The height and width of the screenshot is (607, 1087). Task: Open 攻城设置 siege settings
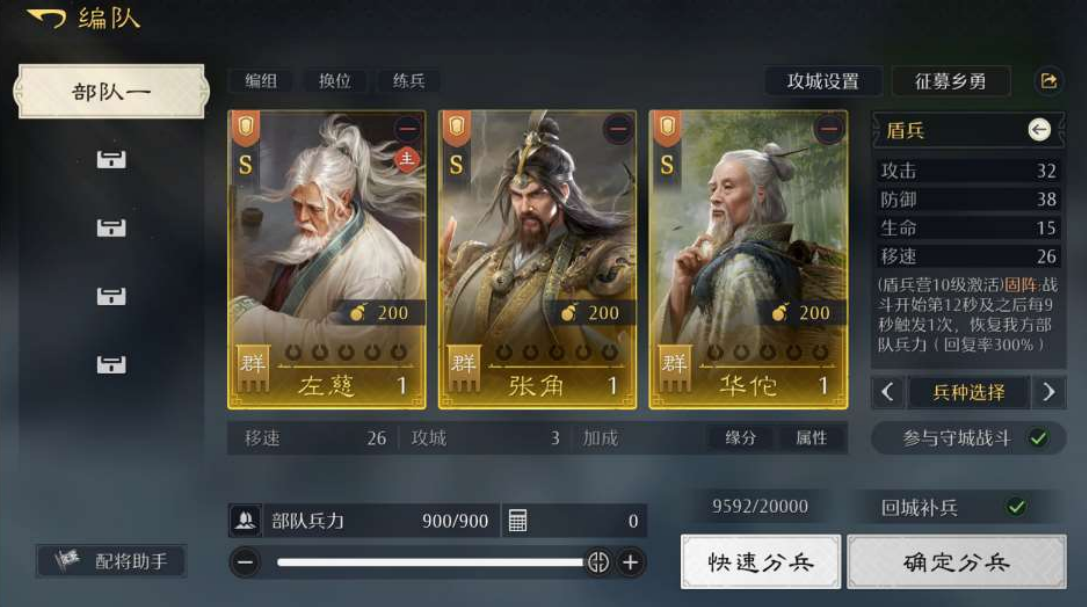[x=823, y=81]
